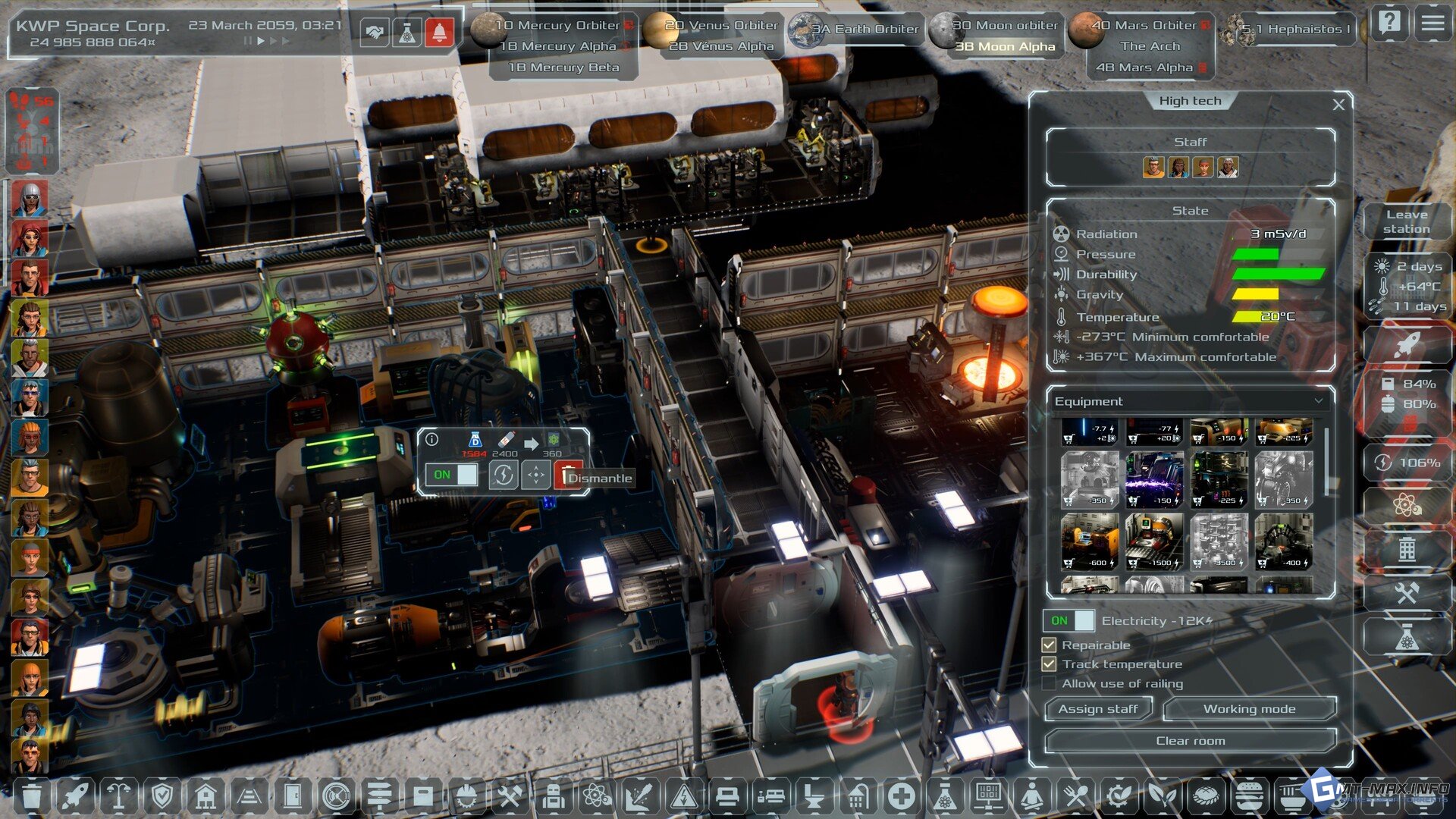Open the hamburger main menu
The image size is (1456, 819).
click(1432, 24)
